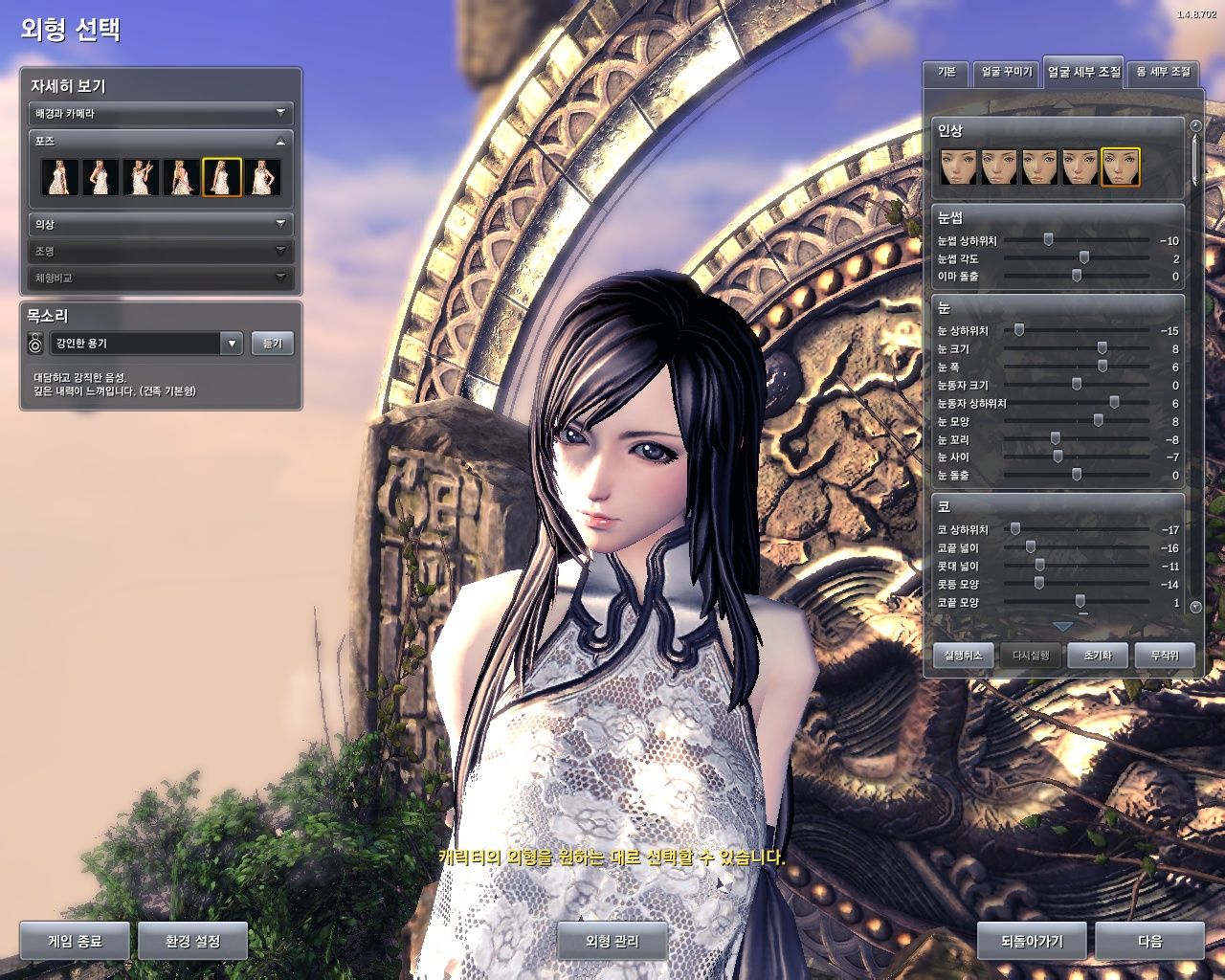This screenshot has width=1225, height=980.
Task: Click the 듣기 button to hear voice
Action: pos(273,344)
